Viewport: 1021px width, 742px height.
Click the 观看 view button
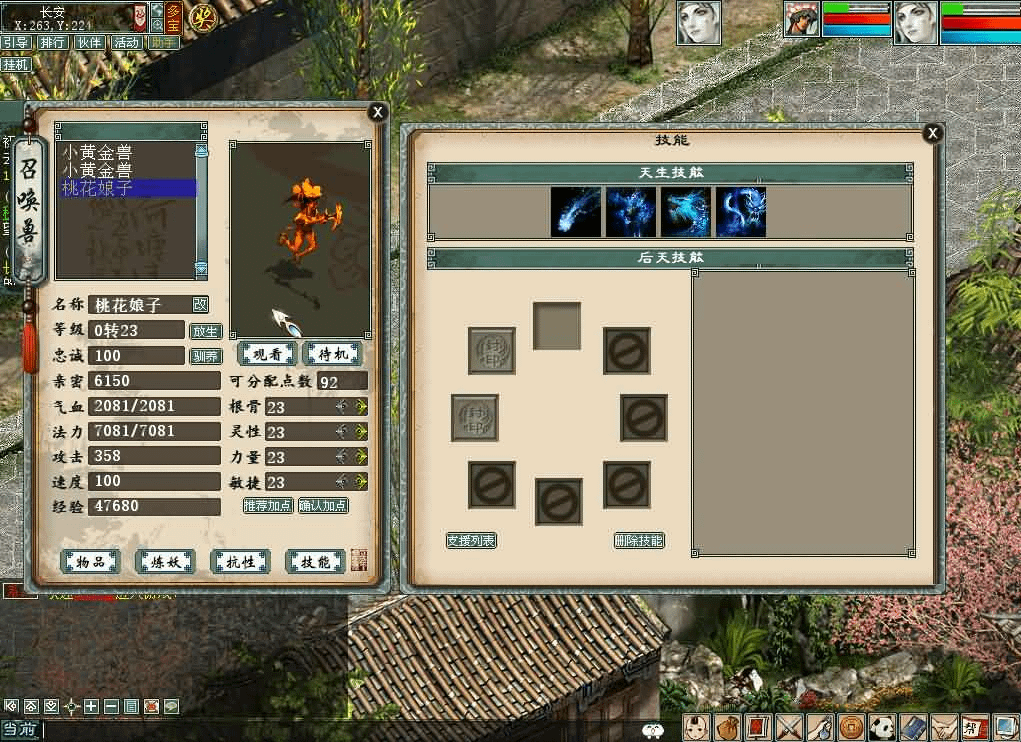tap(266, 354)
